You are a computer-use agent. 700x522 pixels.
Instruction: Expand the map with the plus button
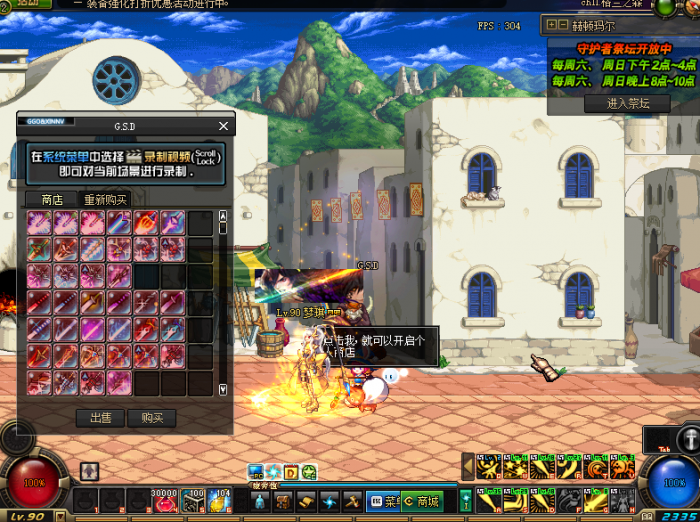click(553, 26)
